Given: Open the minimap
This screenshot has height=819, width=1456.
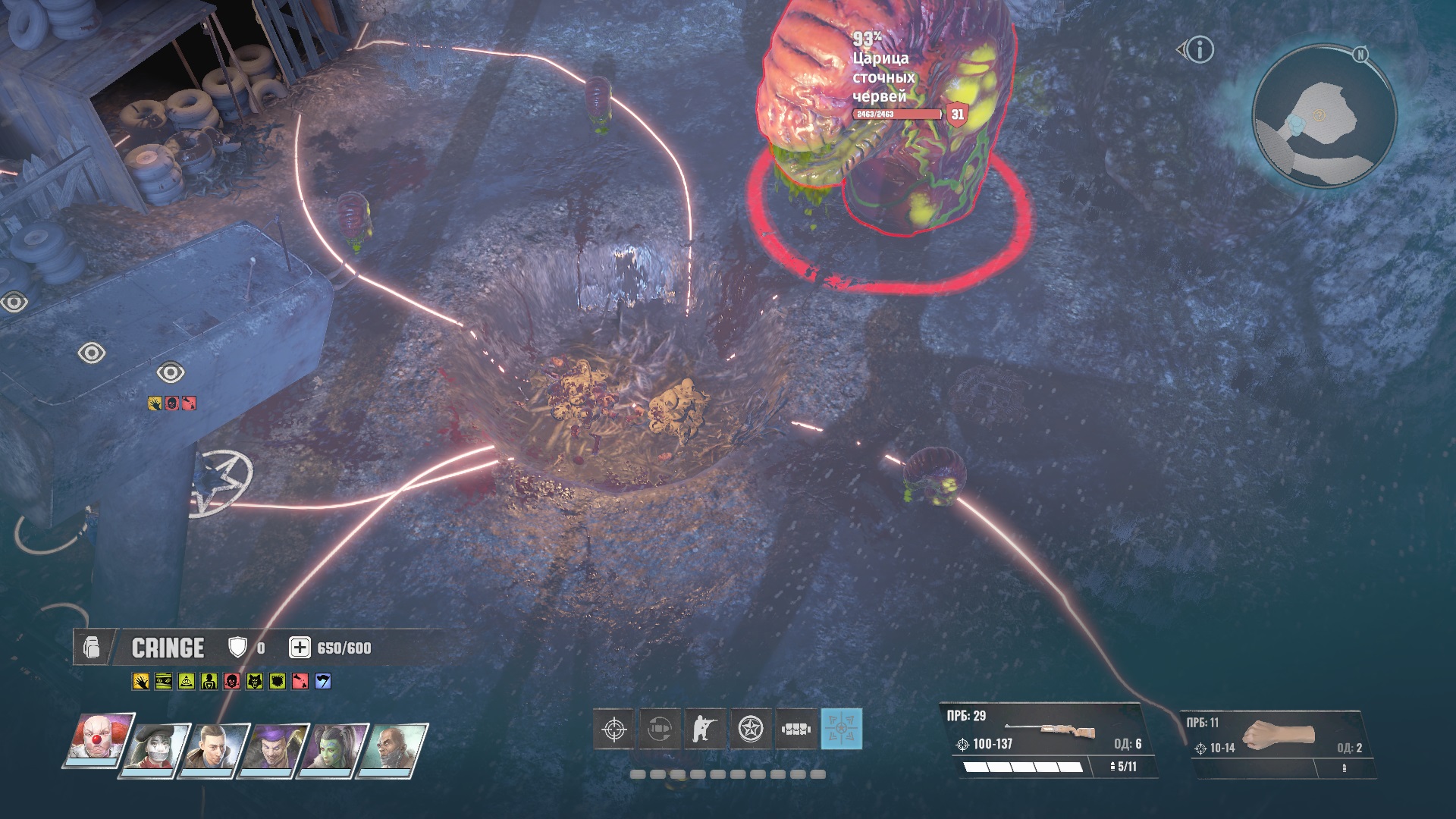Looking at the screenshot, I should 1323,115.
